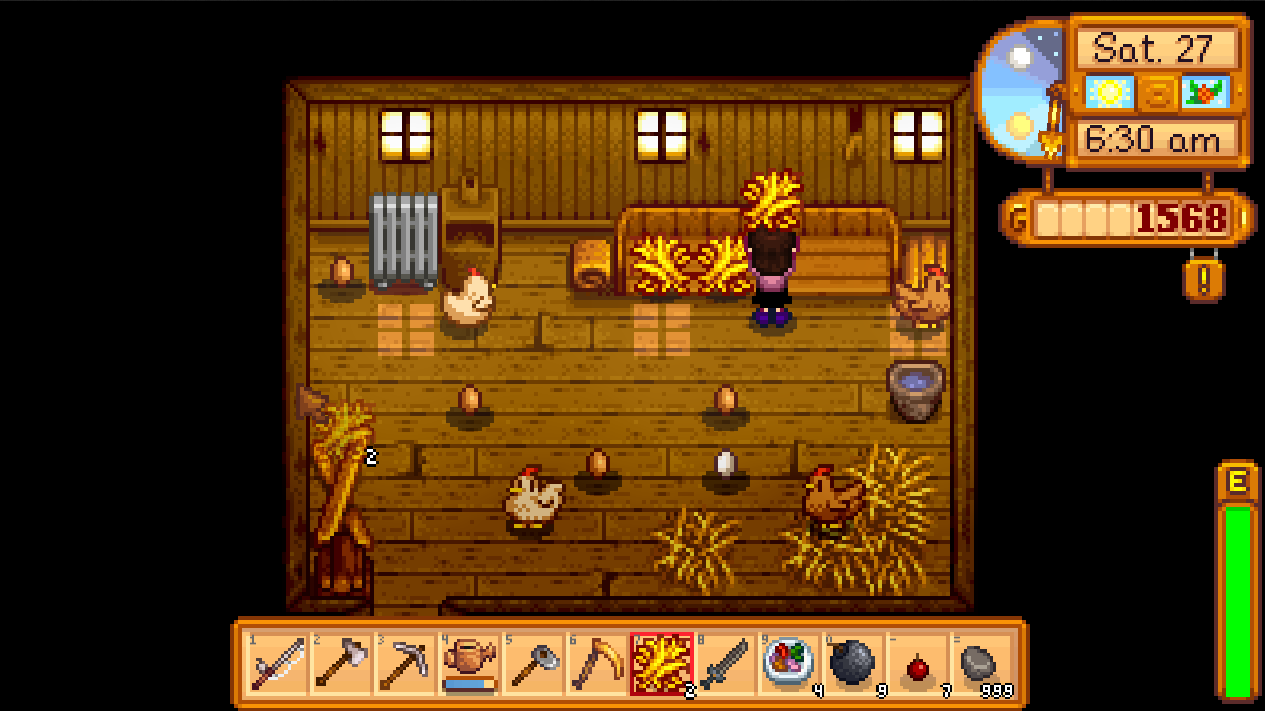Screen dimensions: 1265x711
Task: Select the fishing rod in the hotbar
Action: tap(276, 664)
